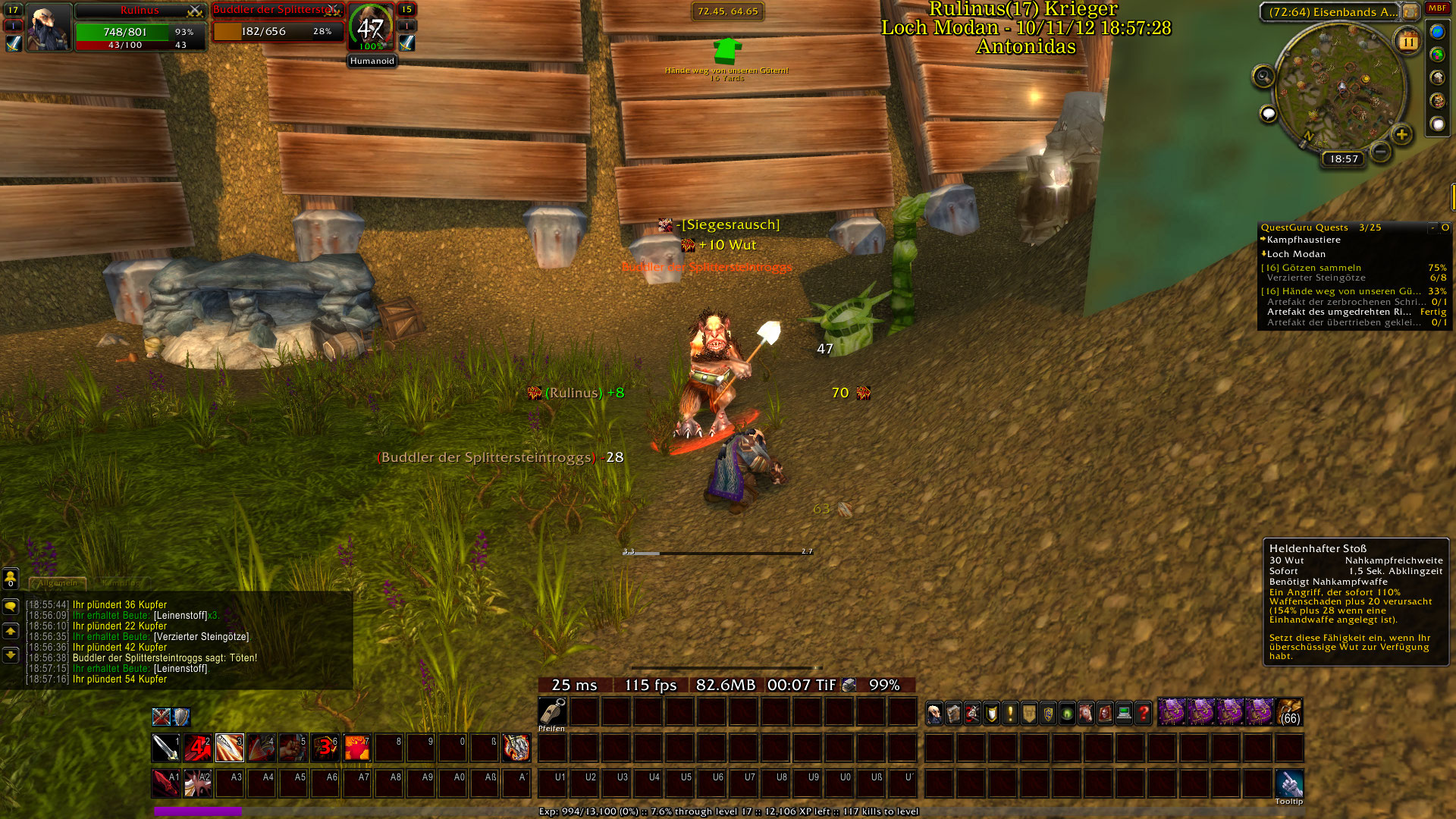Viewport: 1456px width, 819px height.
Task: Select the auto-attack sword ability in slot 1
Action: point(165,748)
